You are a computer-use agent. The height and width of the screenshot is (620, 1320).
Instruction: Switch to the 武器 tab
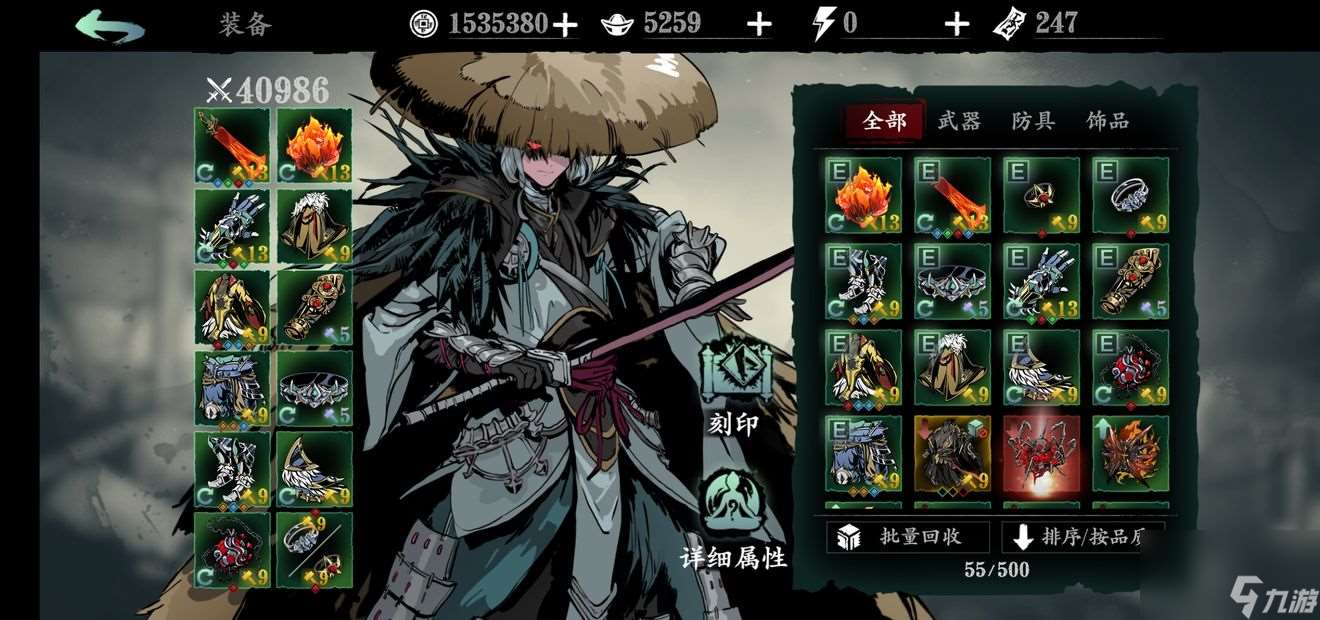959,121
